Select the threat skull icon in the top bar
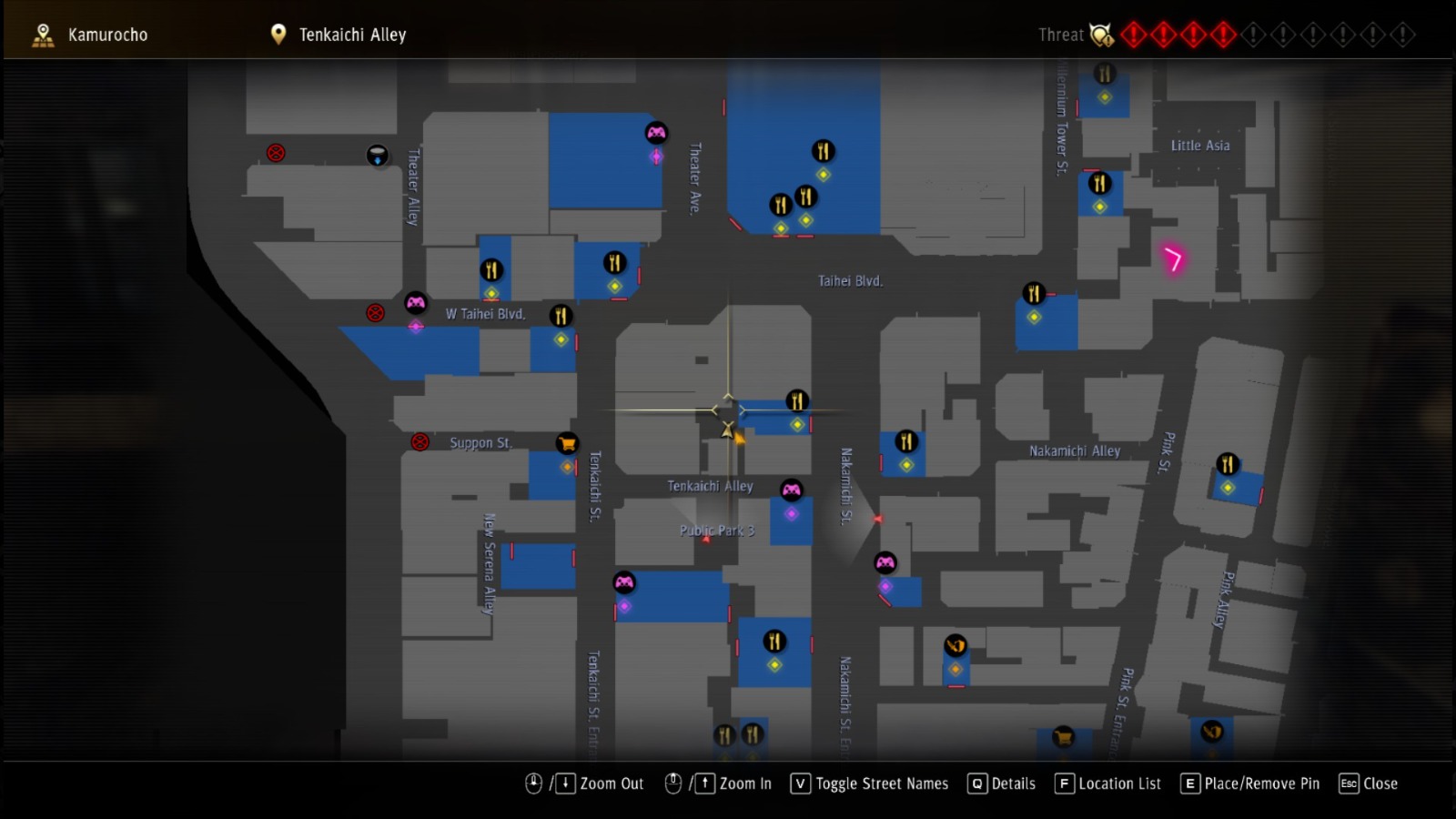This screenshot has width=1456, height=819. pyautogui.click(x=1101, y=35)
